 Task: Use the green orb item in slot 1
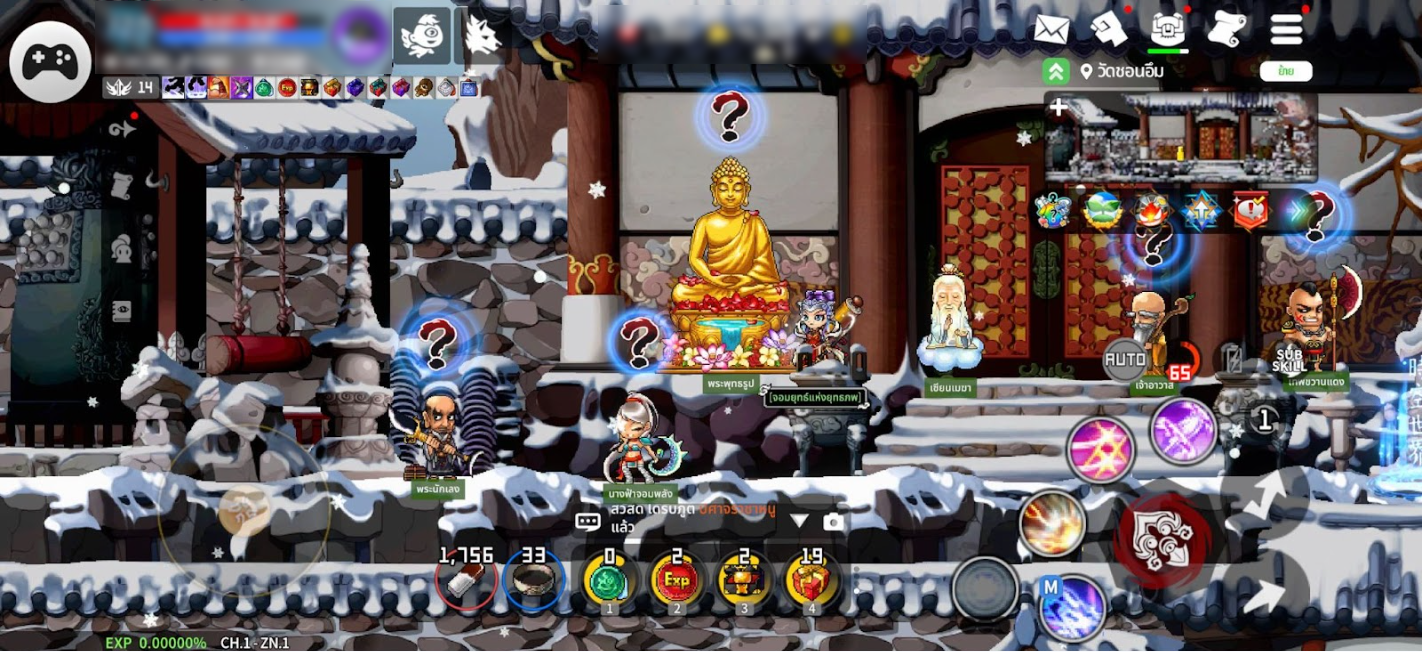pyautogui.click(x=609, y=580)
